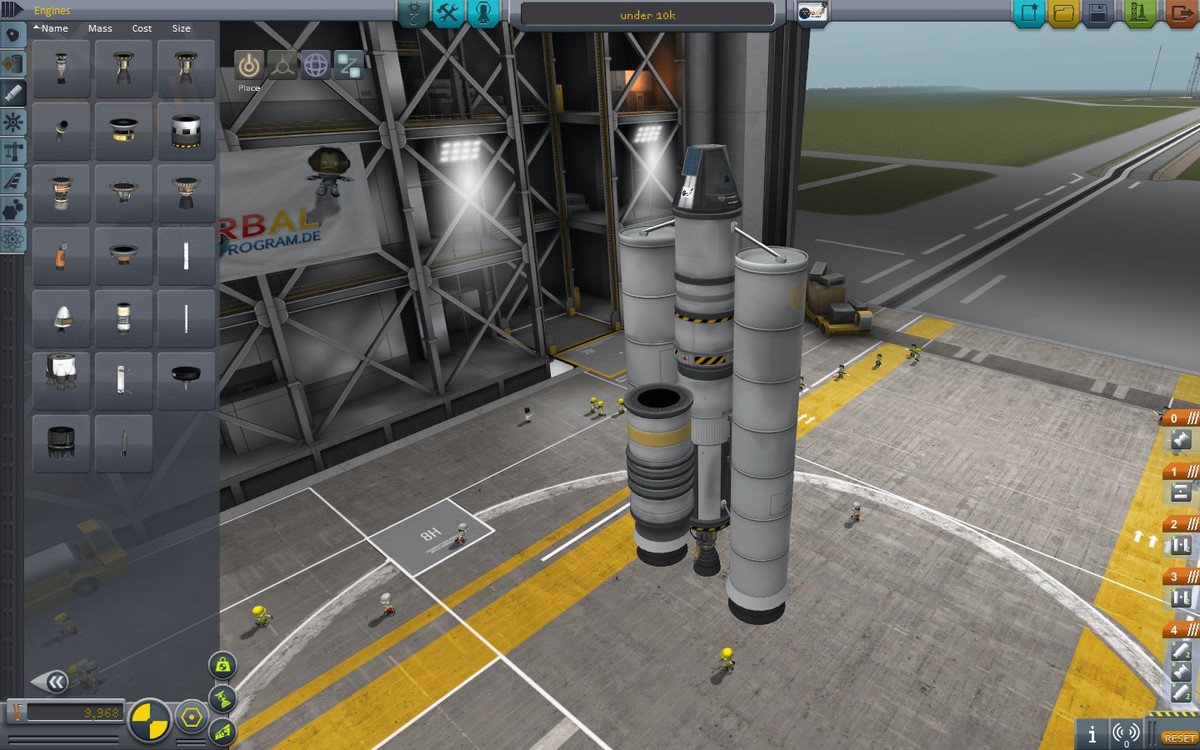
Task: Open the engineer's report info button
Action: coord(1093,732)
